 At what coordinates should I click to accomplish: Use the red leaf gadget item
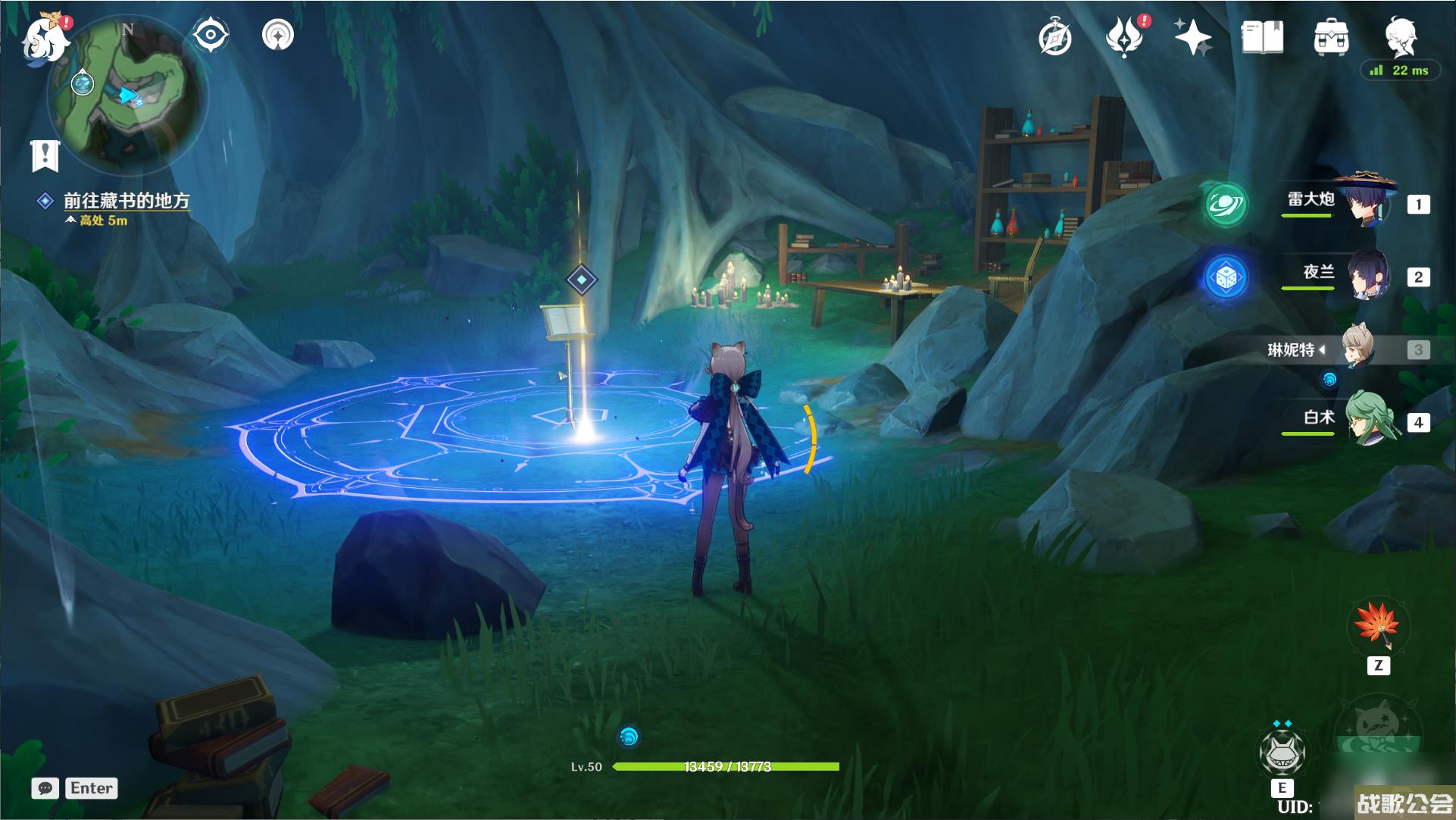point(1377,627)
